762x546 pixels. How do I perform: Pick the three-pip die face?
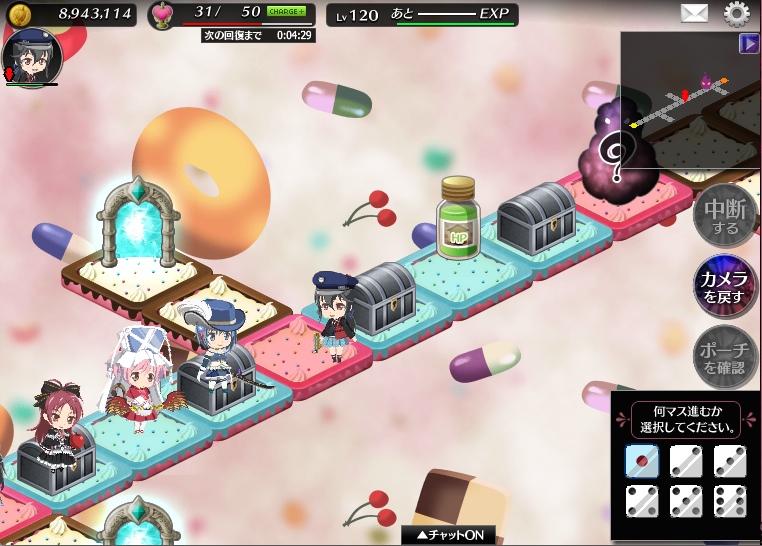click(x=730, y=460)
